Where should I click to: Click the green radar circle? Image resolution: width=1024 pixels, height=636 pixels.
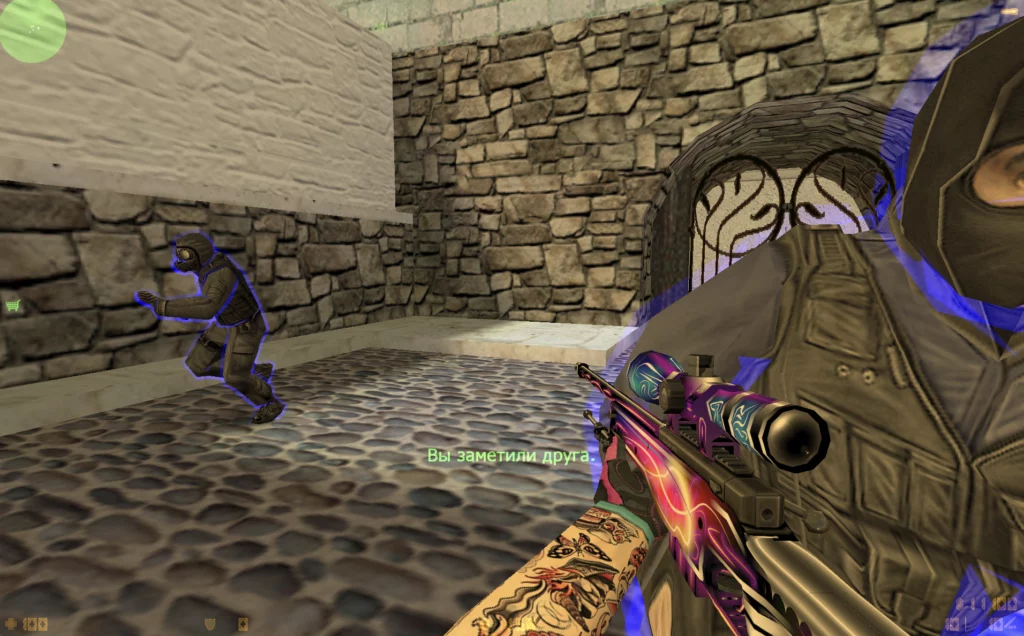click(x=32, y=28)
